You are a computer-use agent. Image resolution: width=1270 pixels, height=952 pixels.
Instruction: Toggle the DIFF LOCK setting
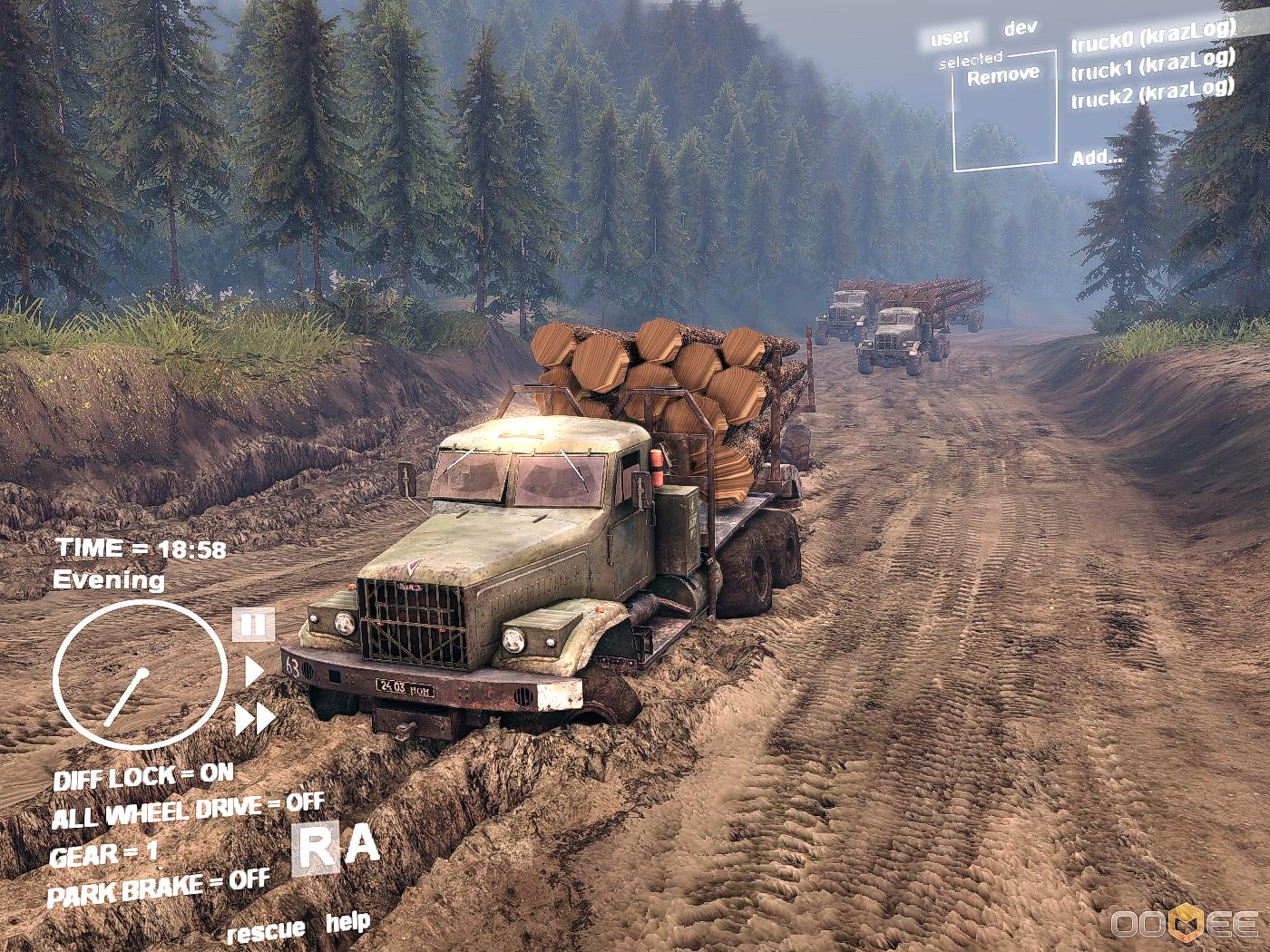click(143, 777)
